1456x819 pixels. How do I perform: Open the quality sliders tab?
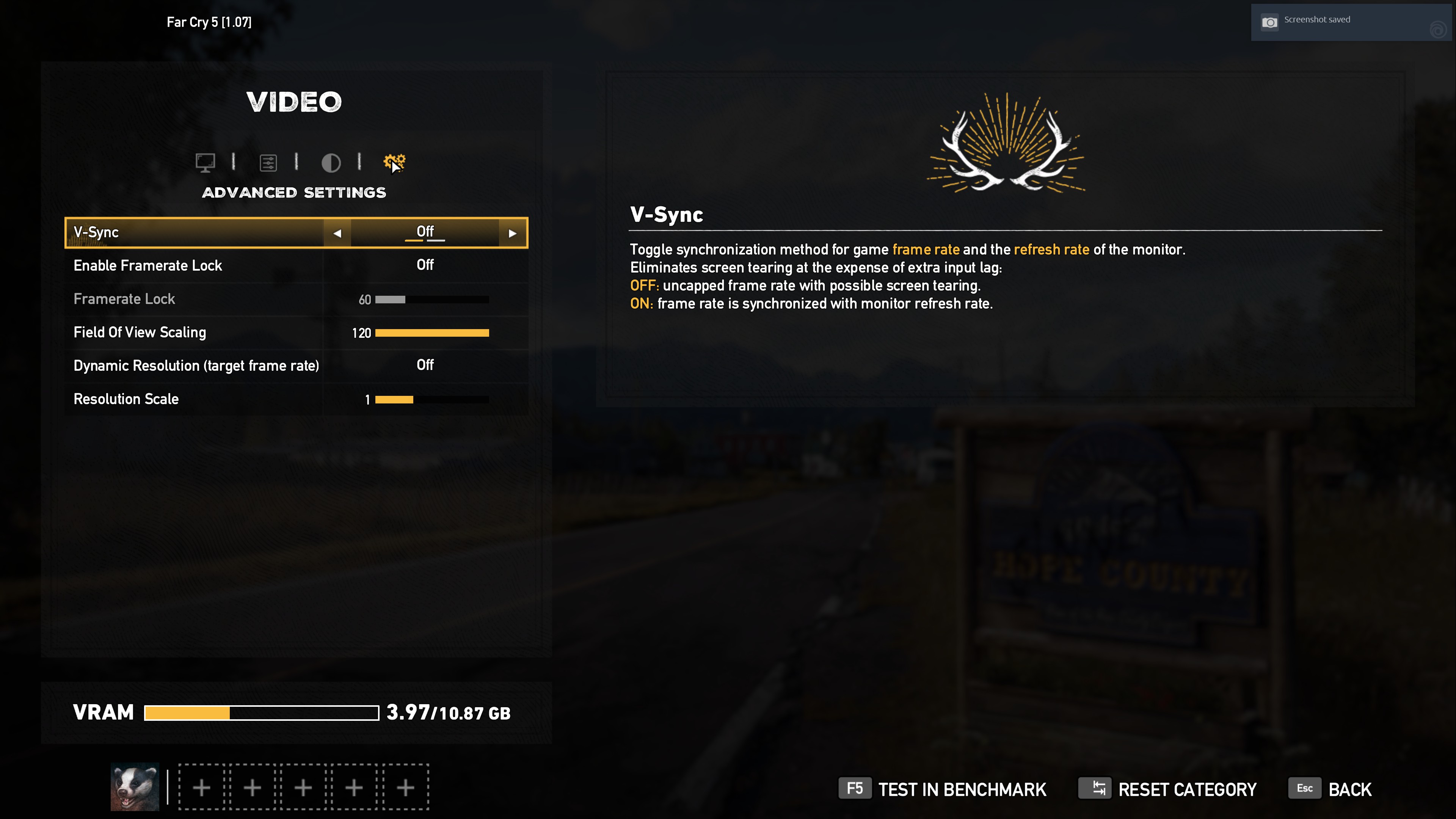coord(268,163)
